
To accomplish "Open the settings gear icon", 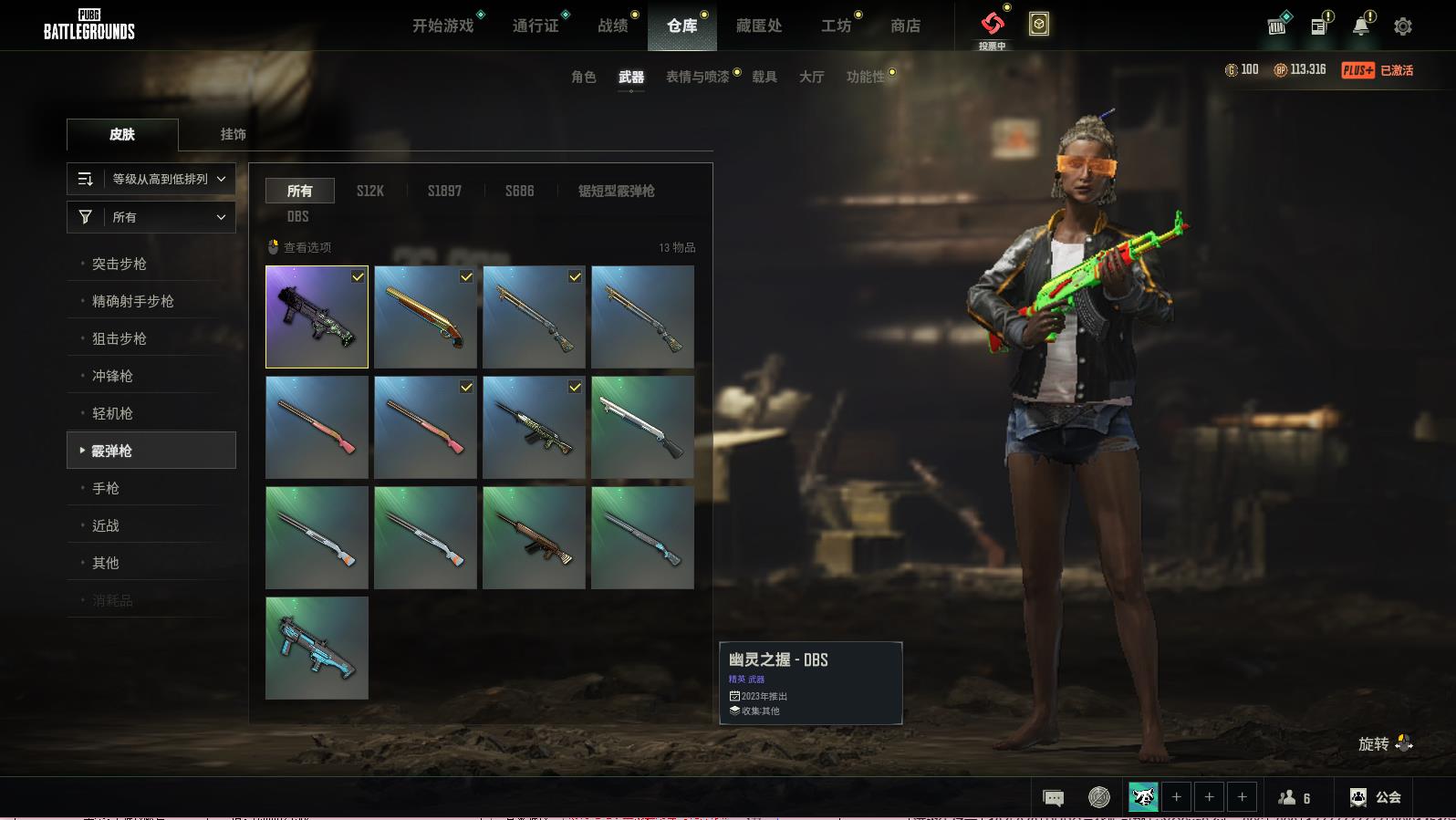I will pyautogui.click(x=1402, y=26).
